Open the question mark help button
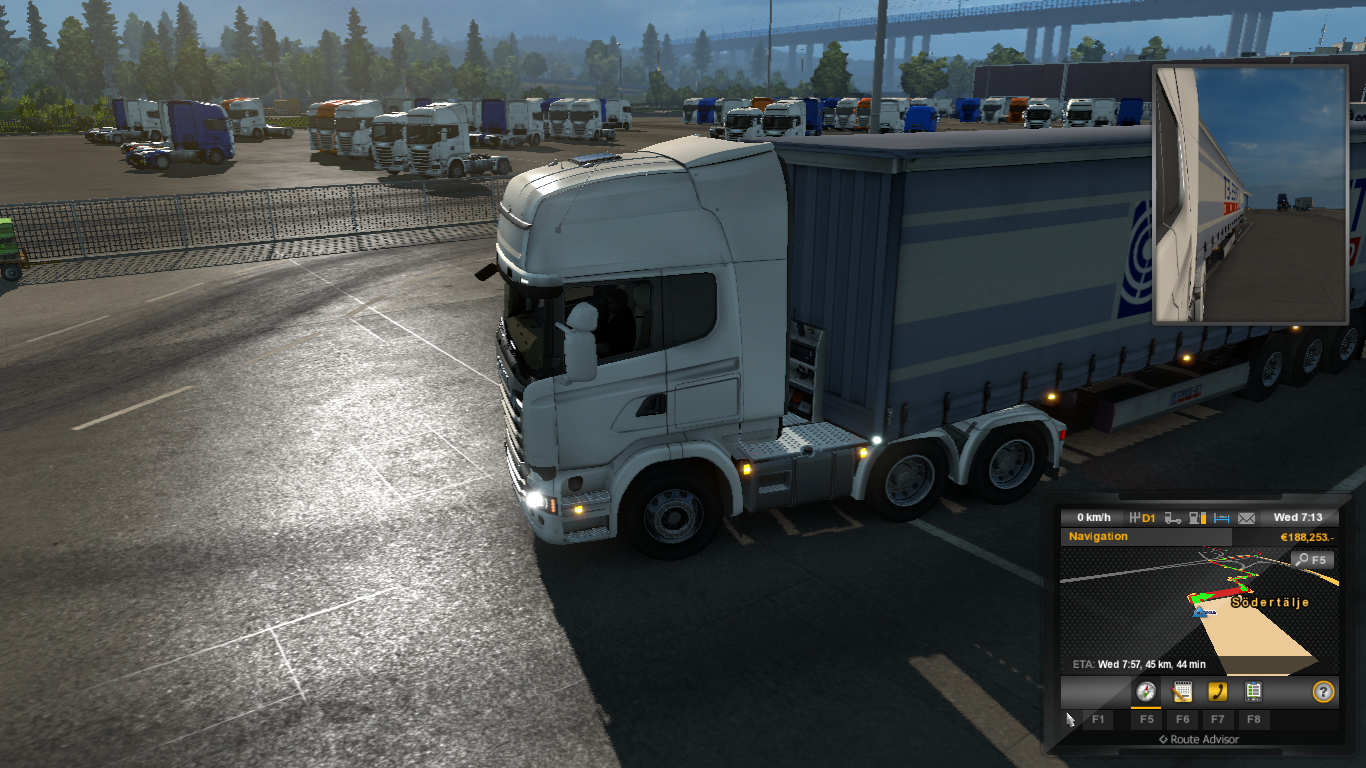1366x768 pixels. [x=1323, y=691]
